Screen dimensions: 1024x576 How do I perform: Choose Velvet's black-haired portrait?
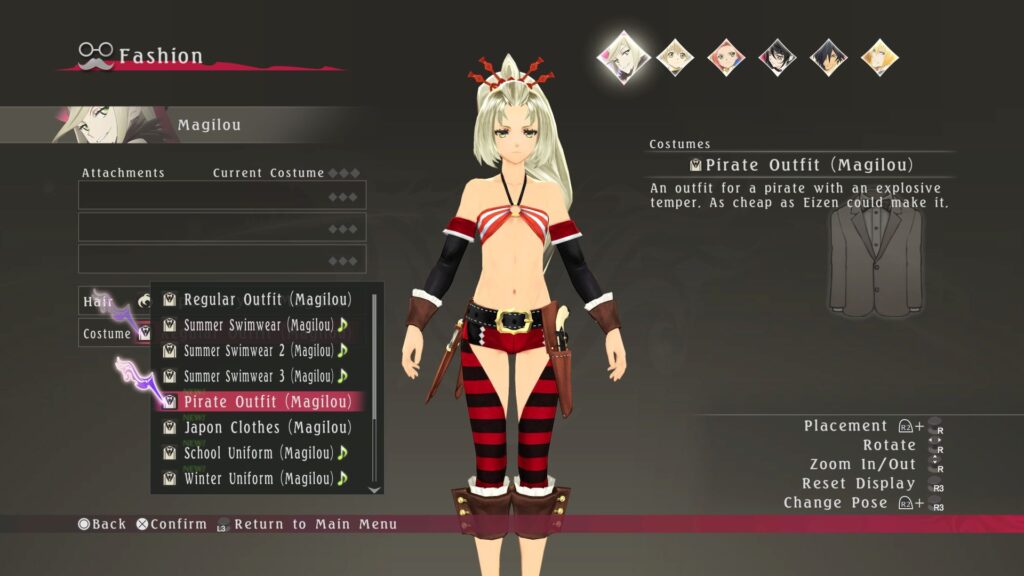pyautogui.click(x=777, y=56)
